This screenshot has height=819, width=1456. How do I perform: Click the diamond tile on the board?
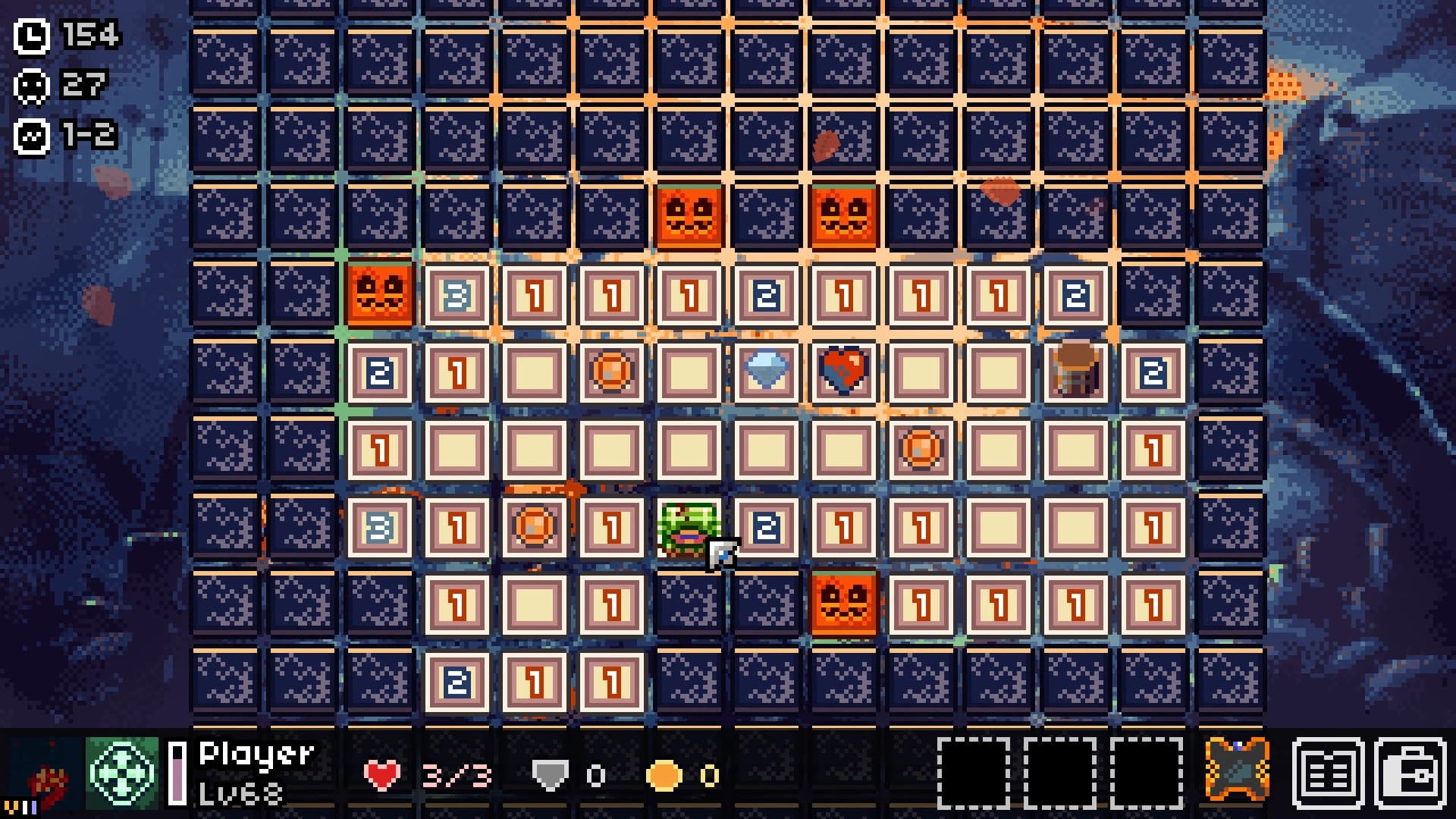764,371
